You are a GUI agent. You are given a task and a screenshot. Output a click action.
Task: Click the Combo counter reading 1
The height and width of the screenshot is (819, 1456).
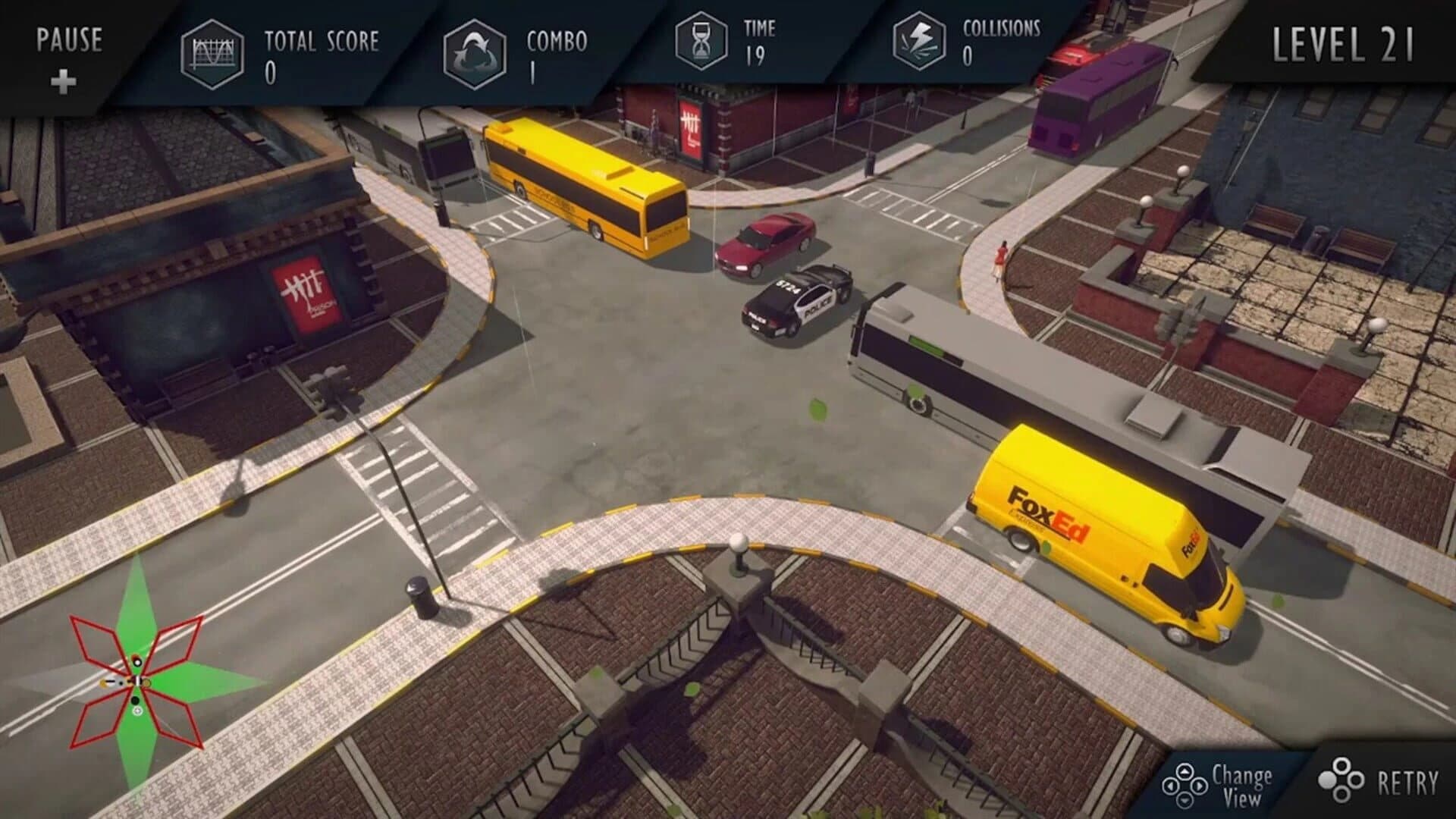pyautogui.click(x=533, y=73)
